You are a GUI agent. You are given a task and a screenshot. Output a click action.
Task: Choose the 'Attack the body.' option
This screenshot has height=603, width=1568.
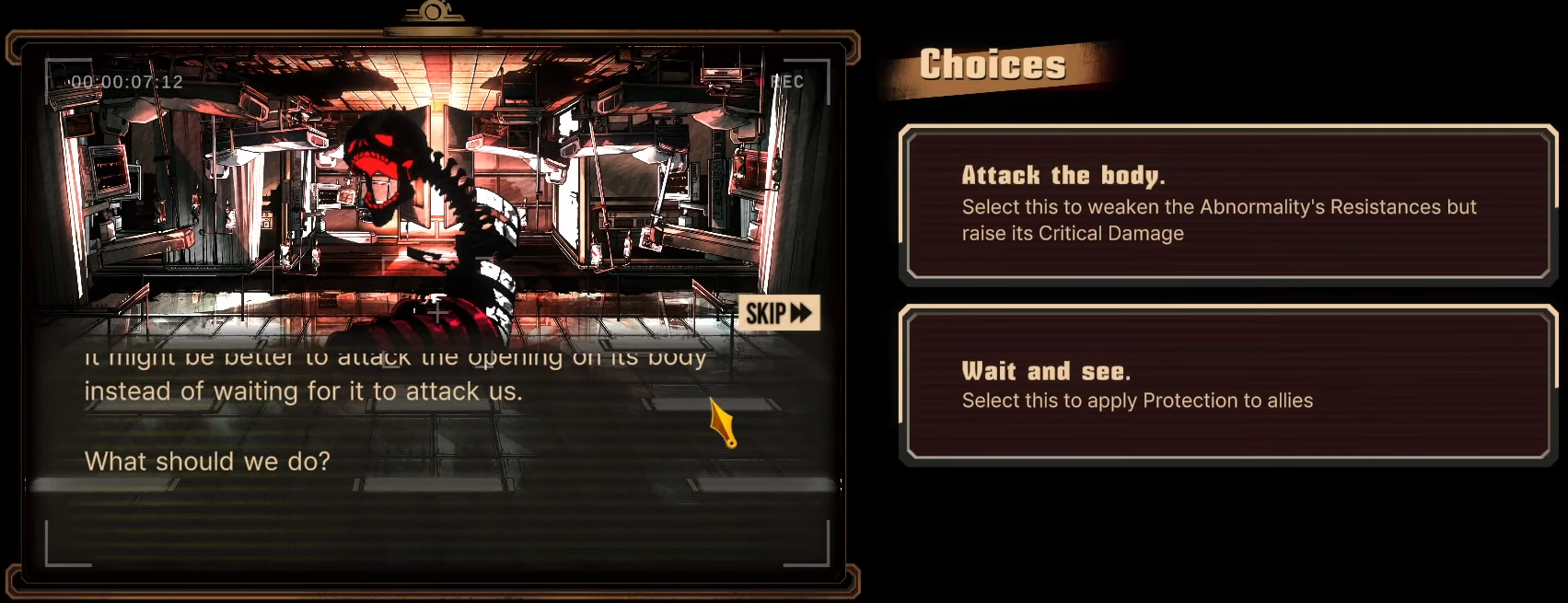(1228, 204)
